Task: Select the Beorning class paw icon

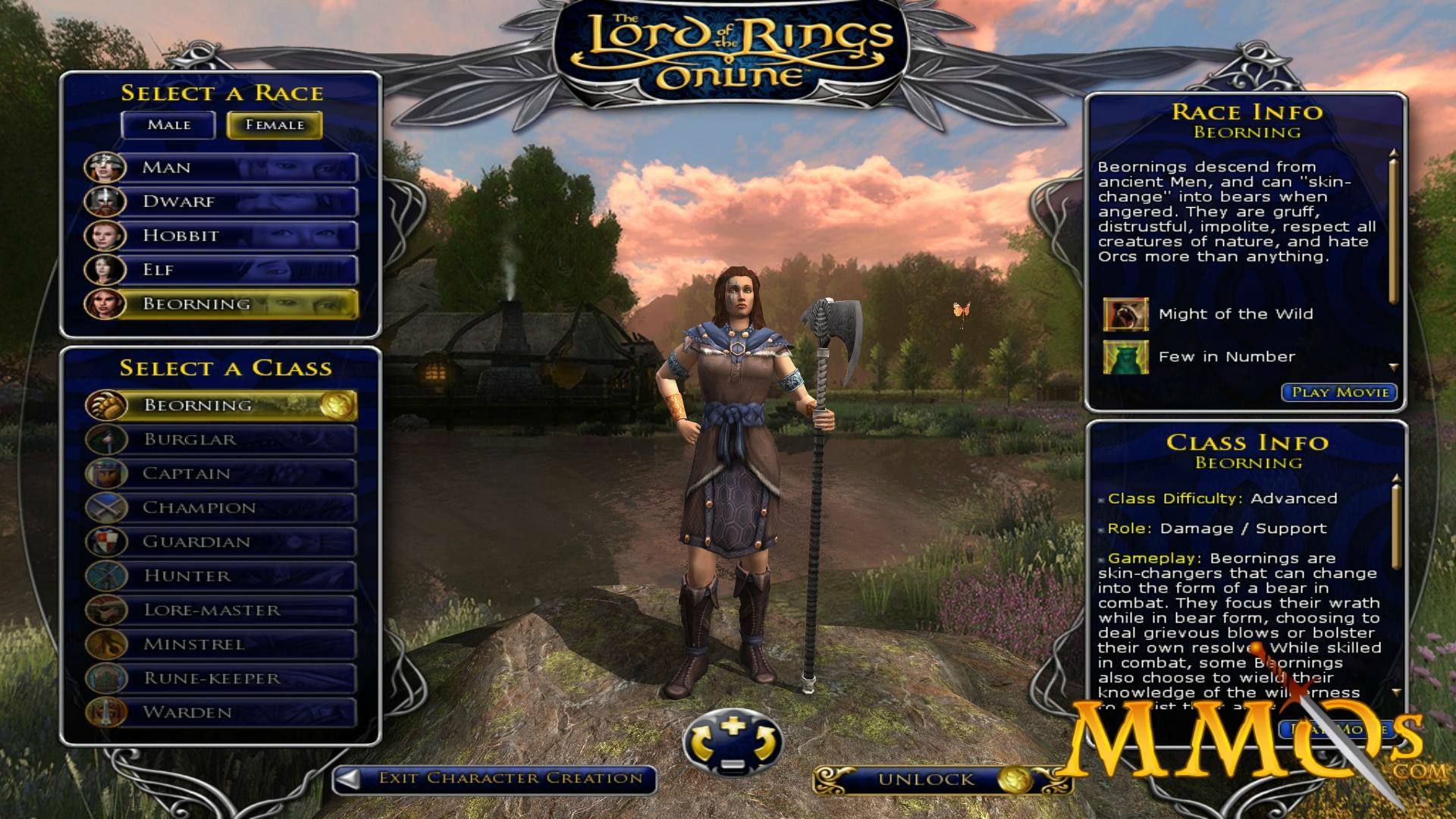Action: click(108, 406)
